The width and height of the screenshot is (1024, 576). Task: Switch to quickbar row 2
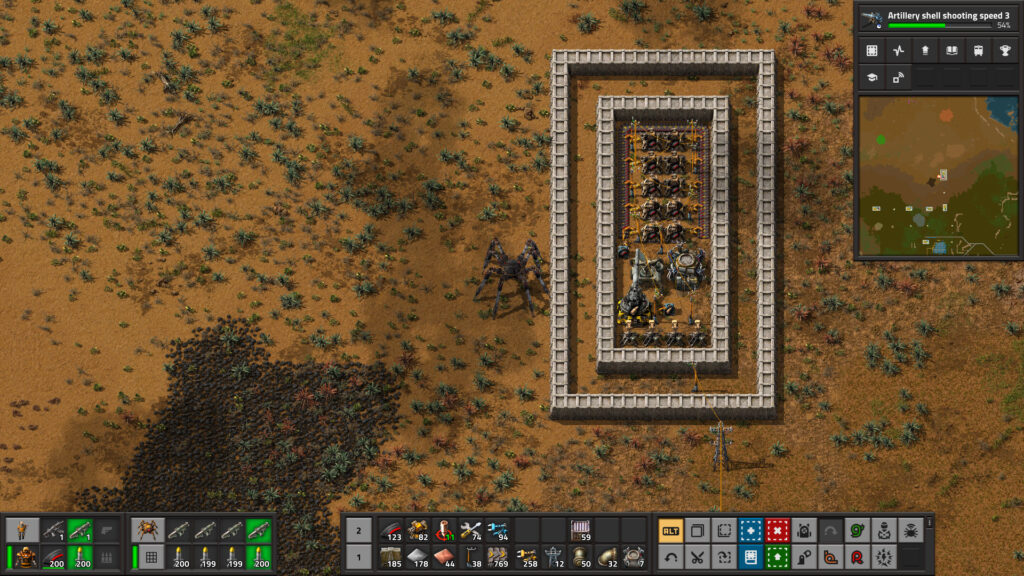pyautogui.click(x=360, y=531)
